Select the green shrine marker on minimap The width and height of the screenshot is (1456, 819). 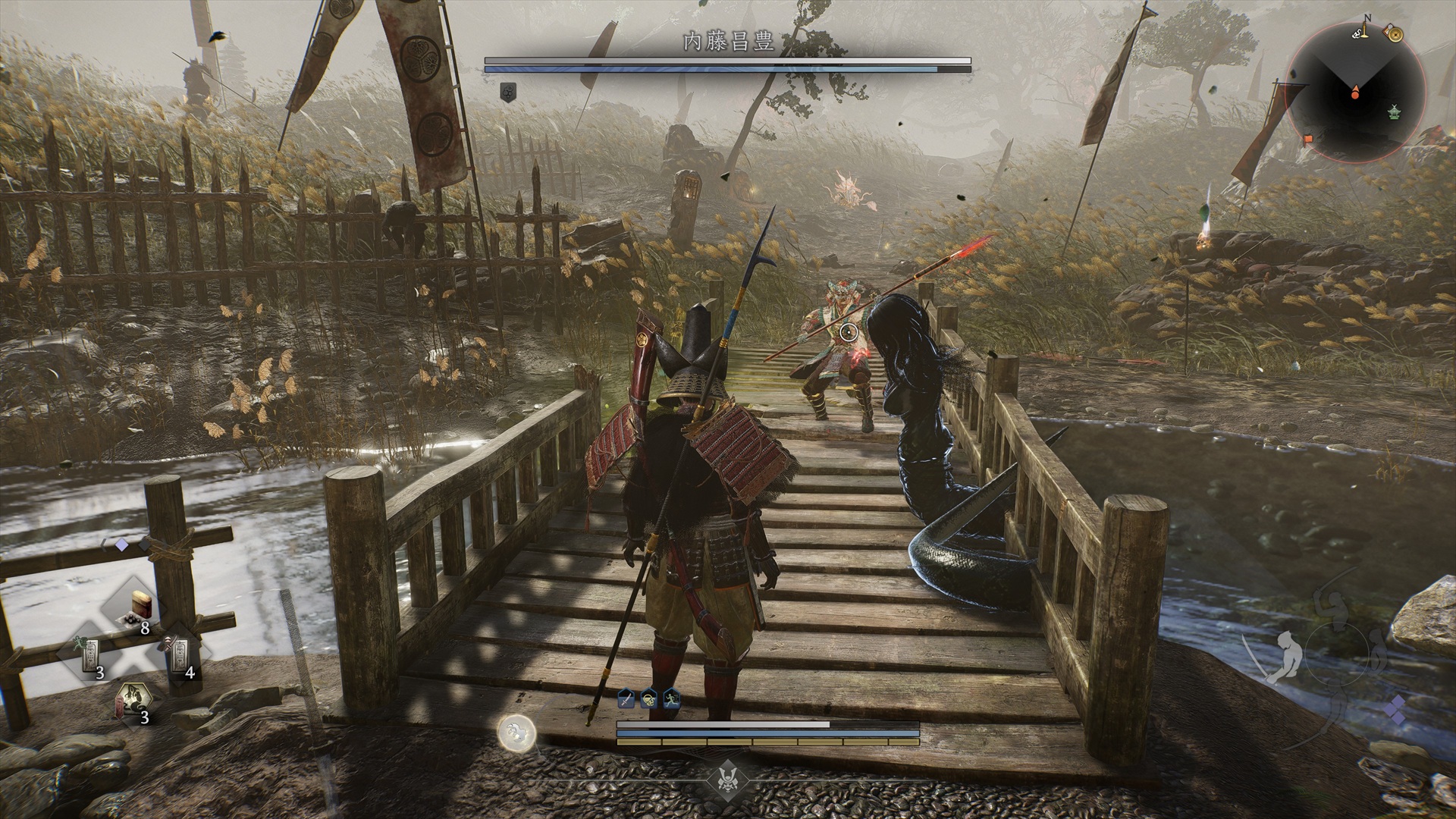coord(1394,112)
